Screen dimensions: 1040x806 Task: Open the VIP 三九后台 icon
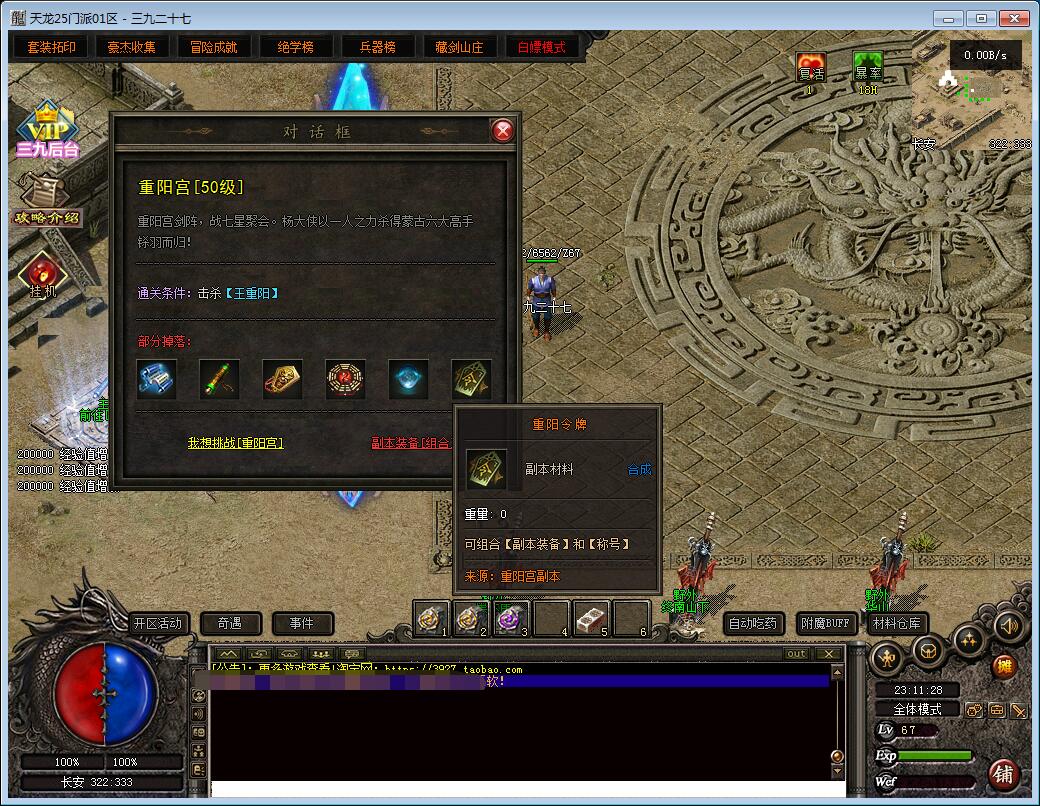[45, 130]
